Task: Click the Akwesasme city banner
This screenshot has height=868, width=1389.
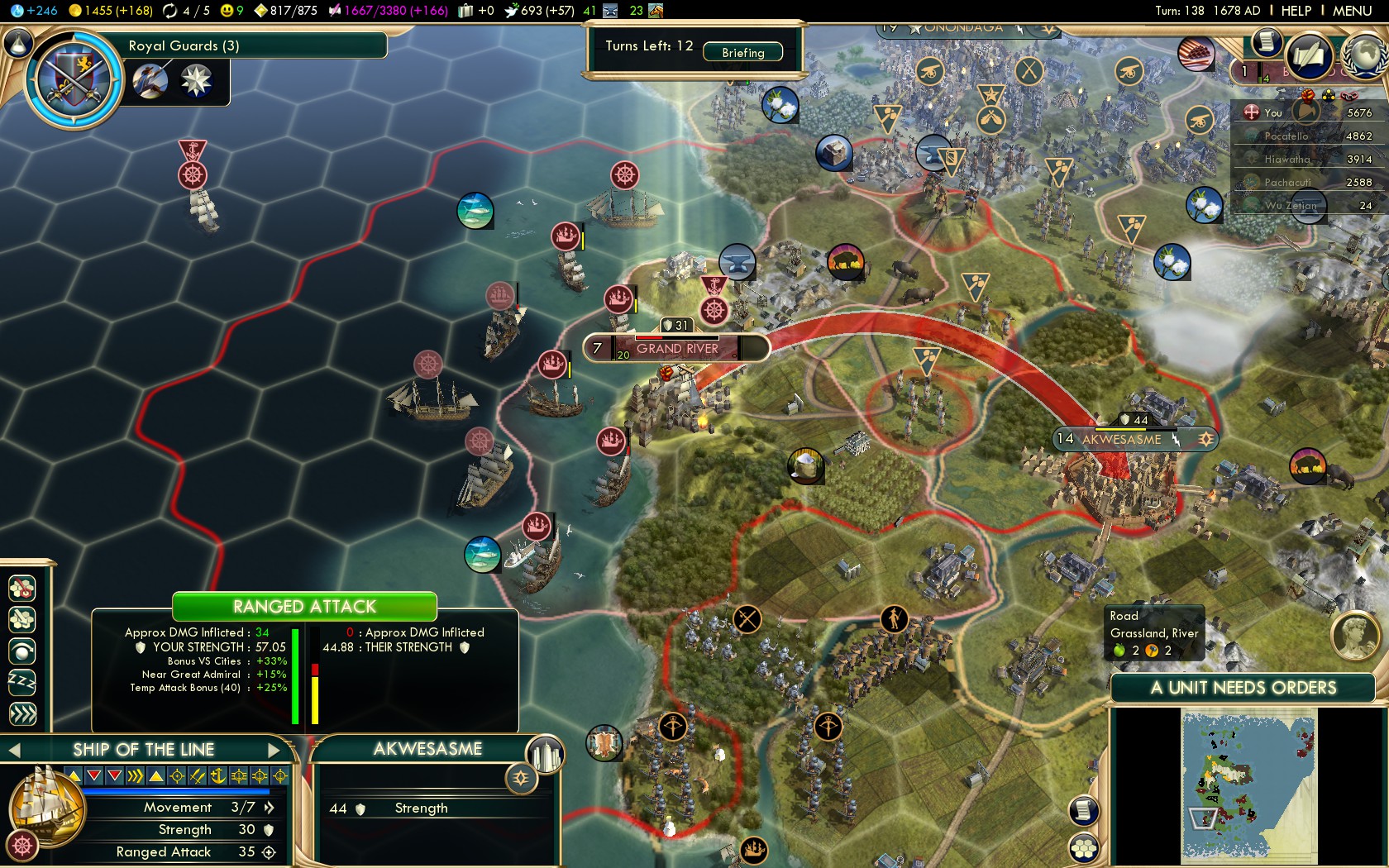Action: click(1121, 439)
